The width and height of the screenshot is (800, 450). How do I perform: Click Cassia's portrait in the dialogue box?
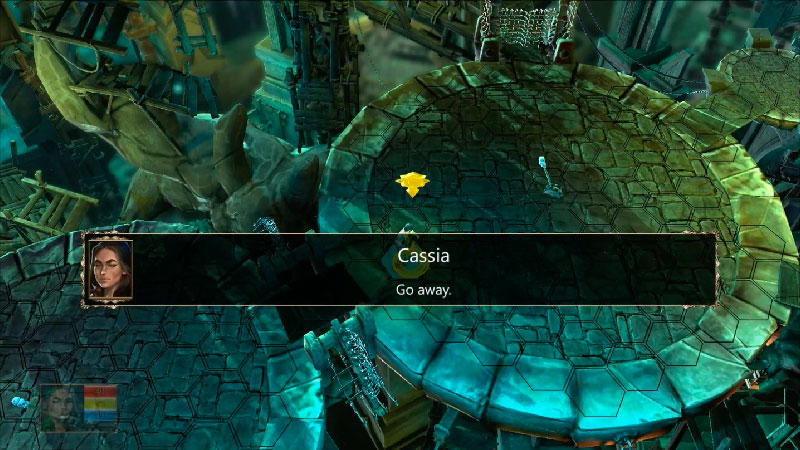click(x=108, y=270)
